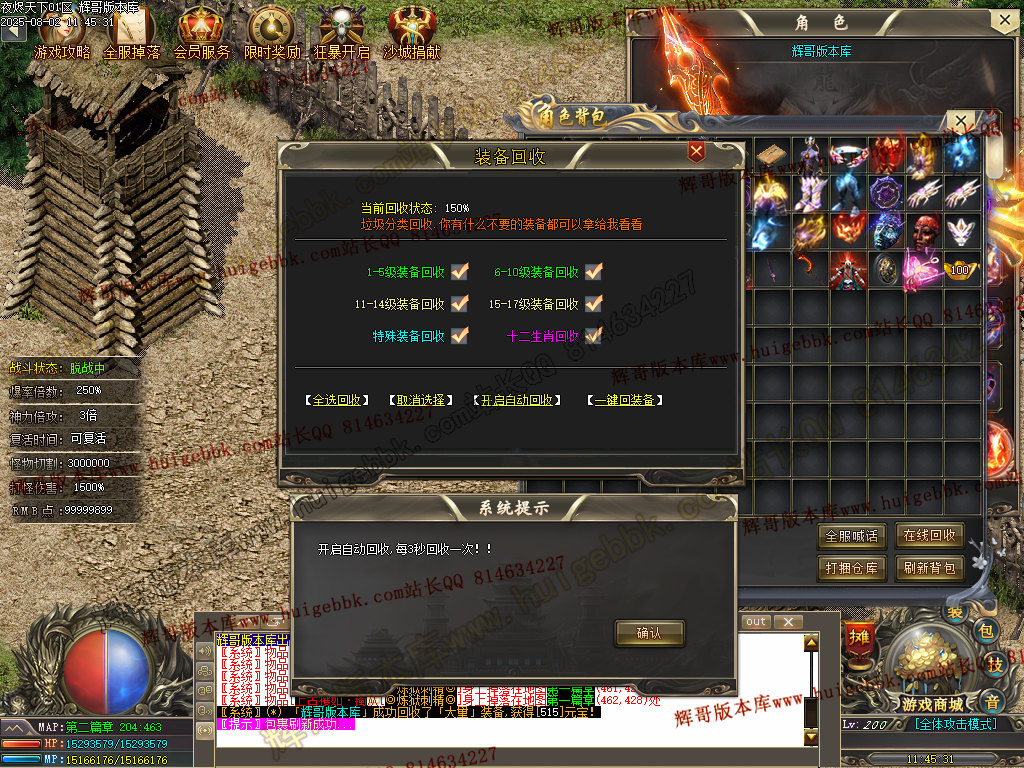This screenshot has width=1024, height=768.
Task: Toggle the 15-17级装备回收 checkbox
Action: click(x=594, y=304)
